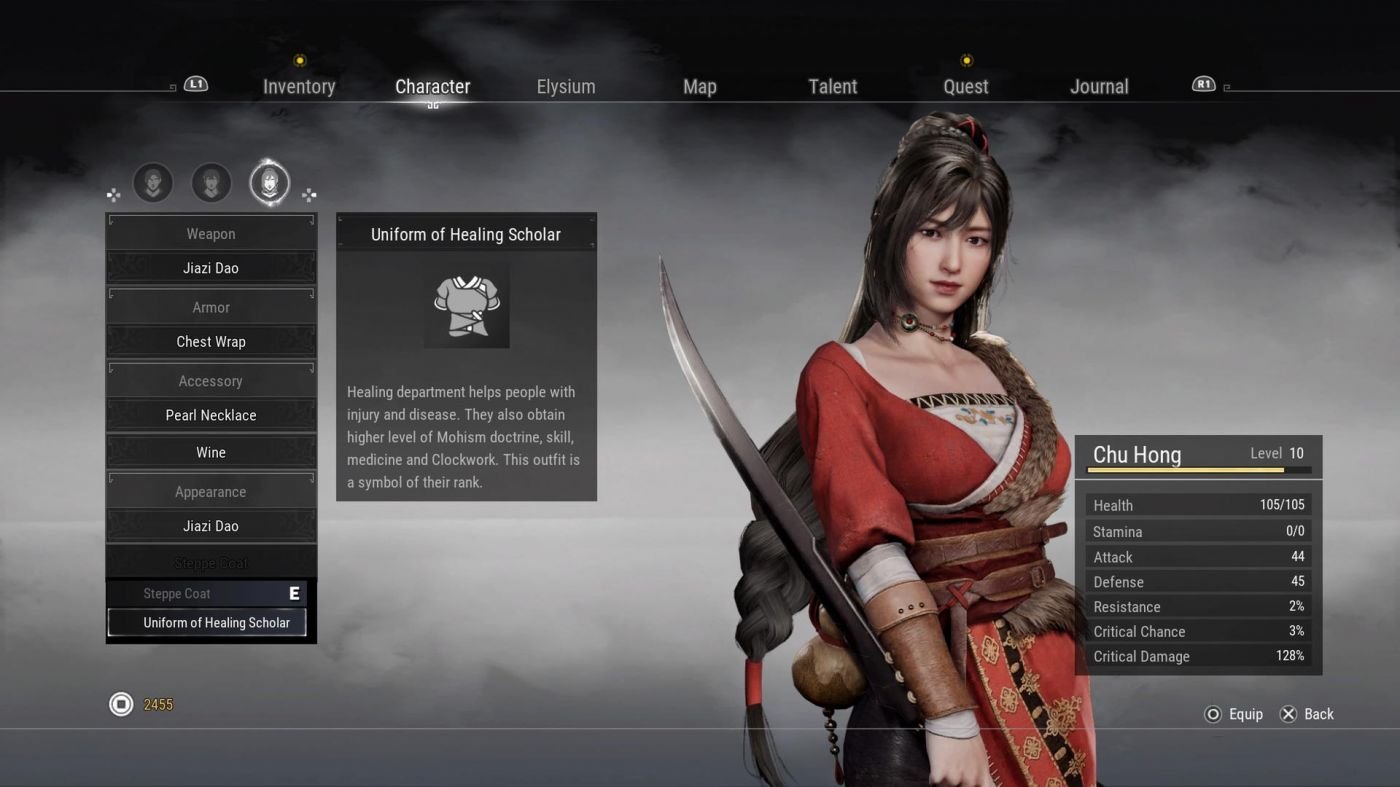Expand the Armor equipment slot
The width and height of the screenshot is (1400, 787).
coord(210,307)
